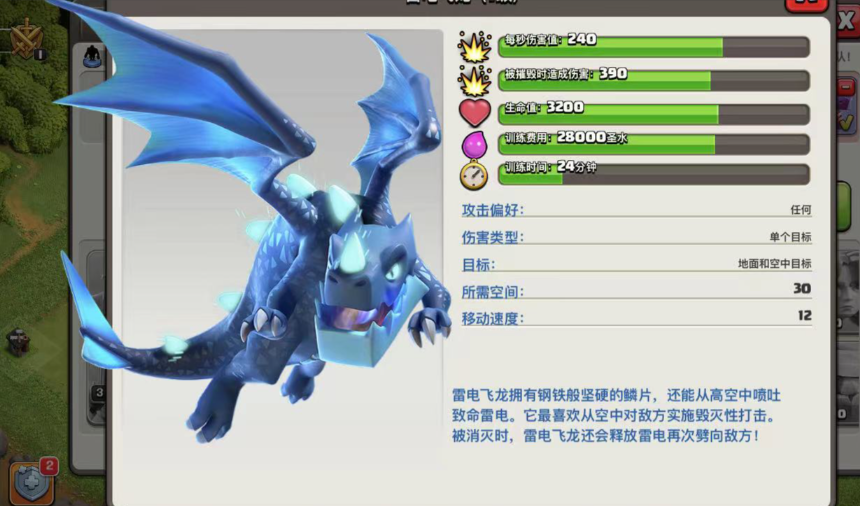Tap the crossed swords trophy icon
Image resolution: width=860 pixels, height=506 pixels.
coord(24,38)
